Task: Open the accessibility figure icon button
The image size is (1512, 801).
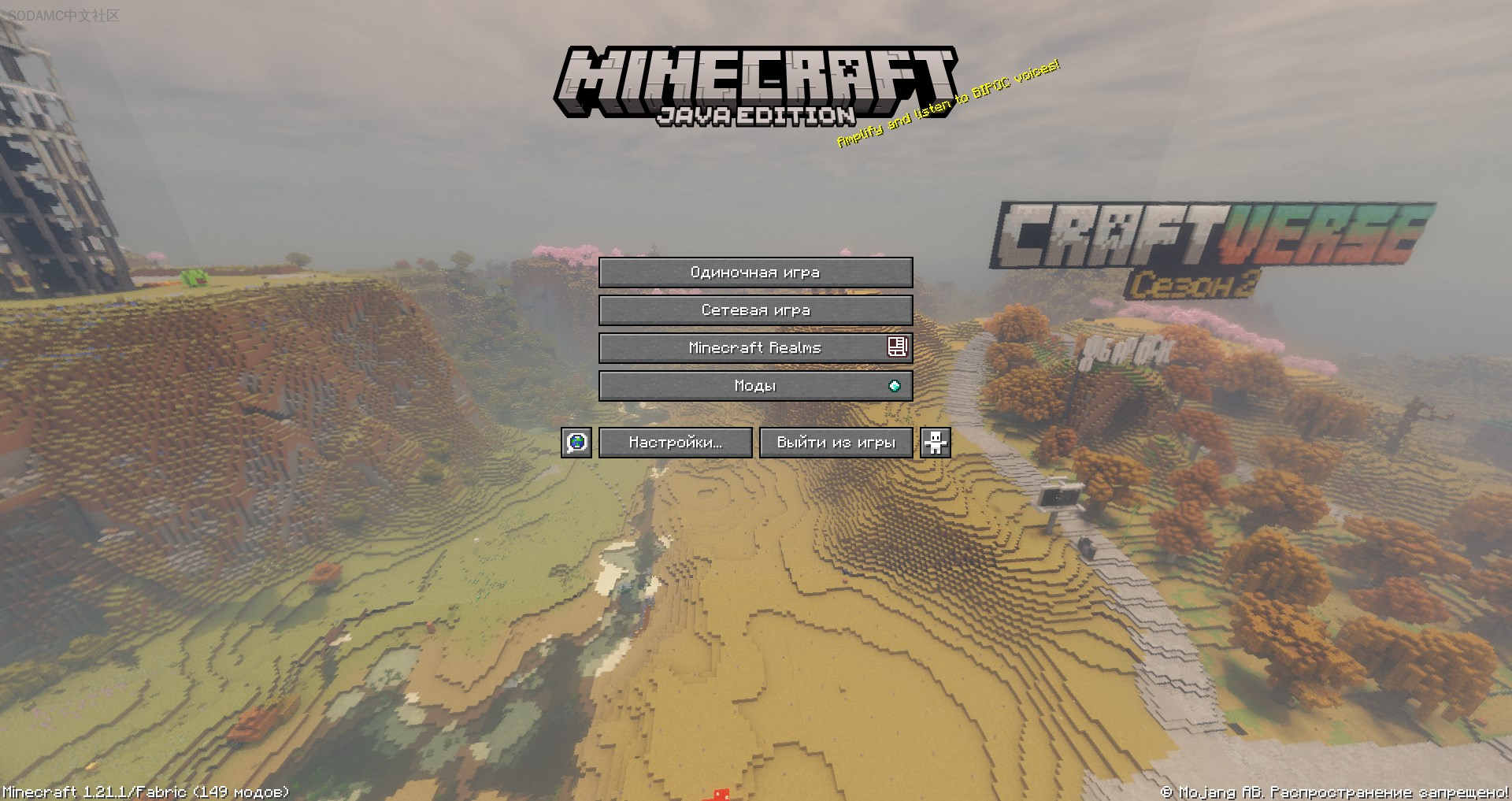Action: 936,443
